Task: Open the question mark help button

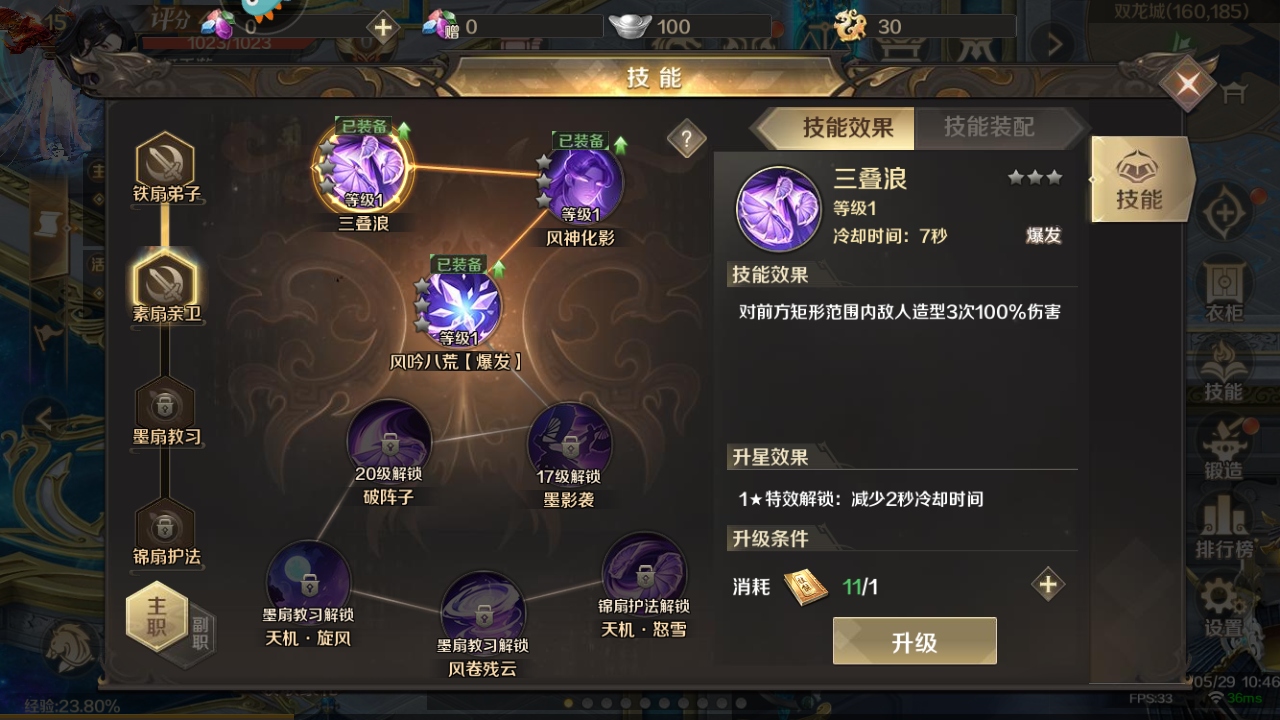Action: point(686,140)
